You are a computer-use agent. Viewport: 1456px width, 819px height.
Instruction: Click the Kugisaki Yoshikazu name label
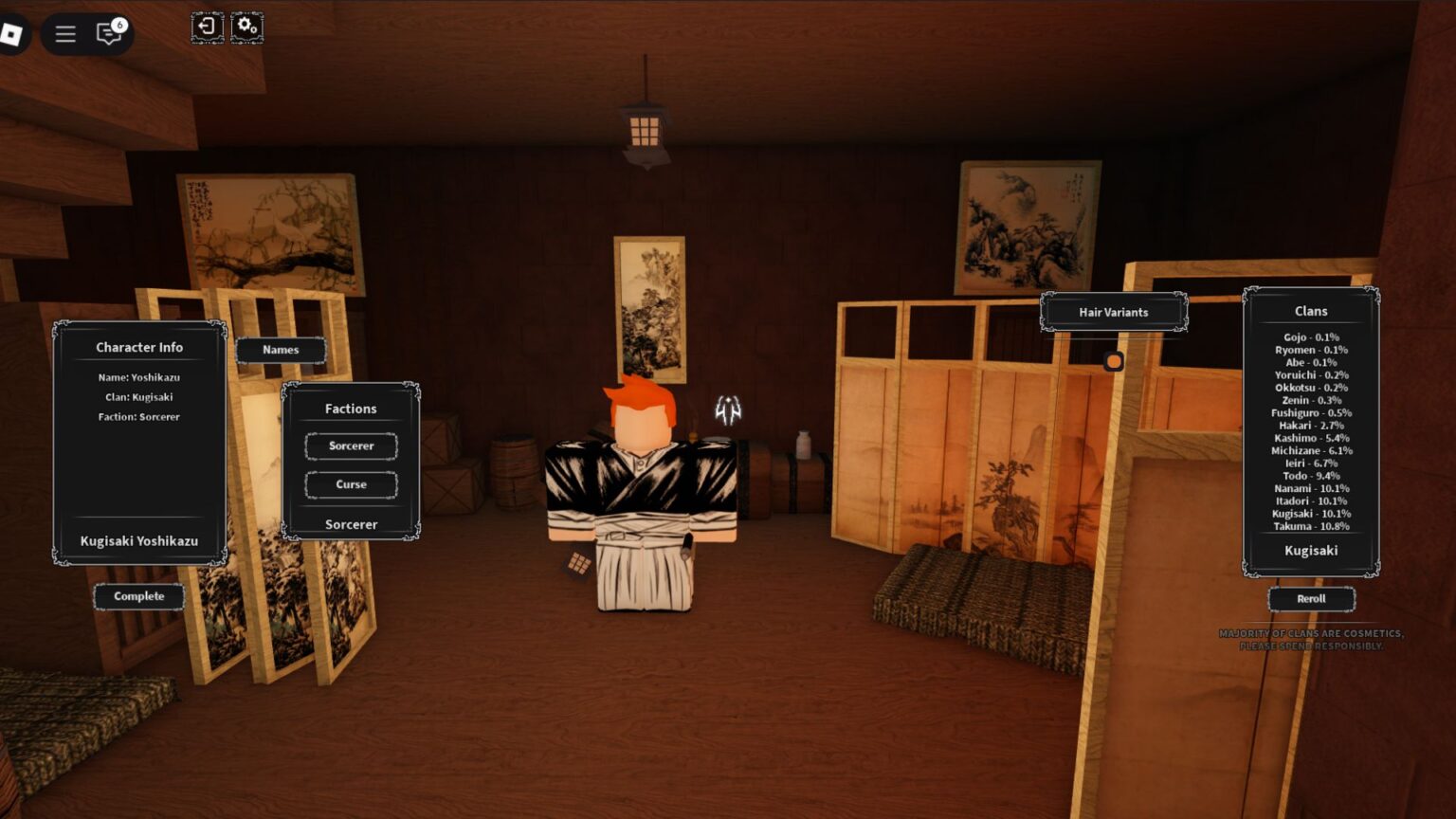[138, 541]
